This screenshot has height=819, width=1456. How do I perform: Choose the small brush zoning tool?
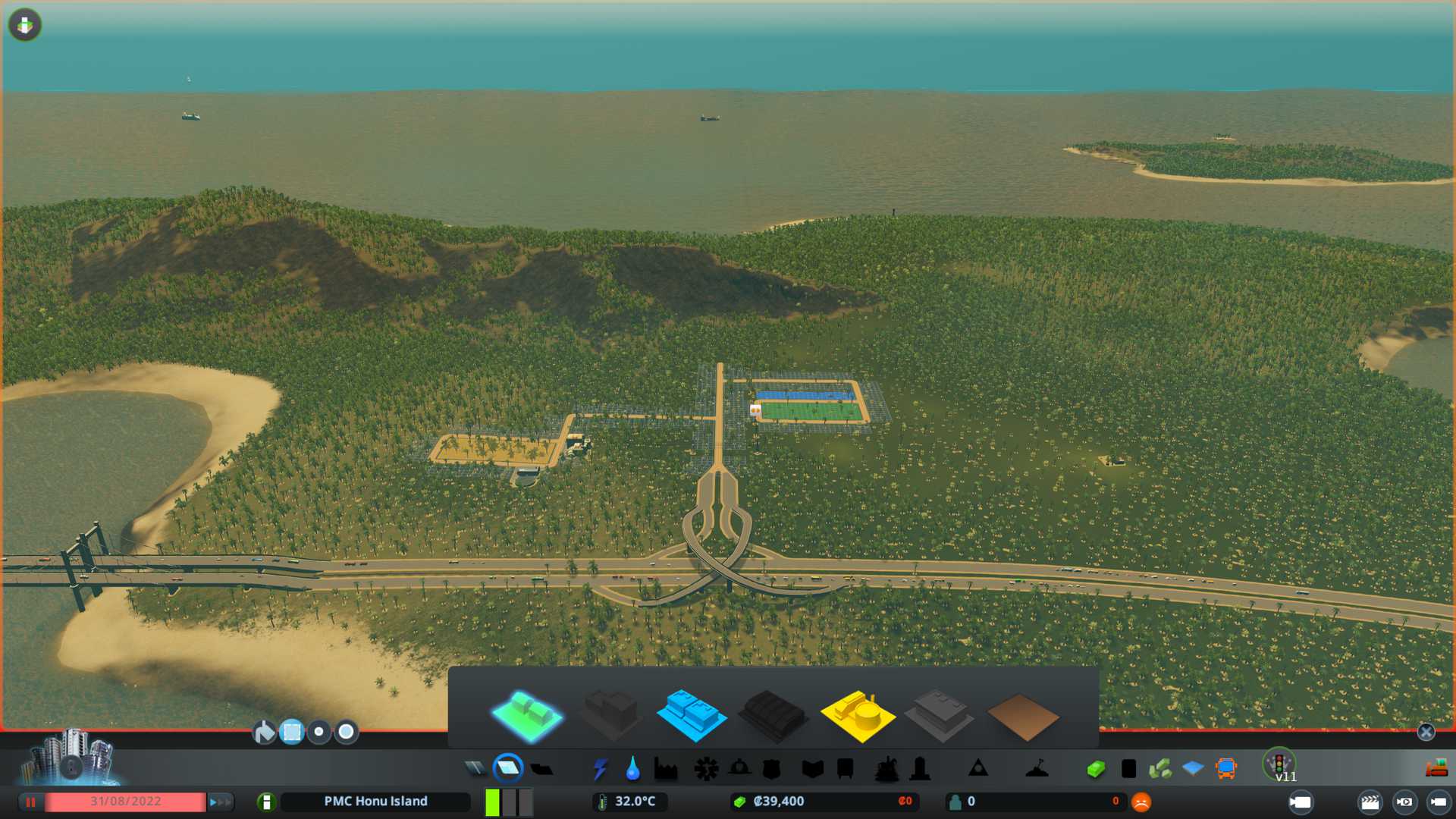319,732
